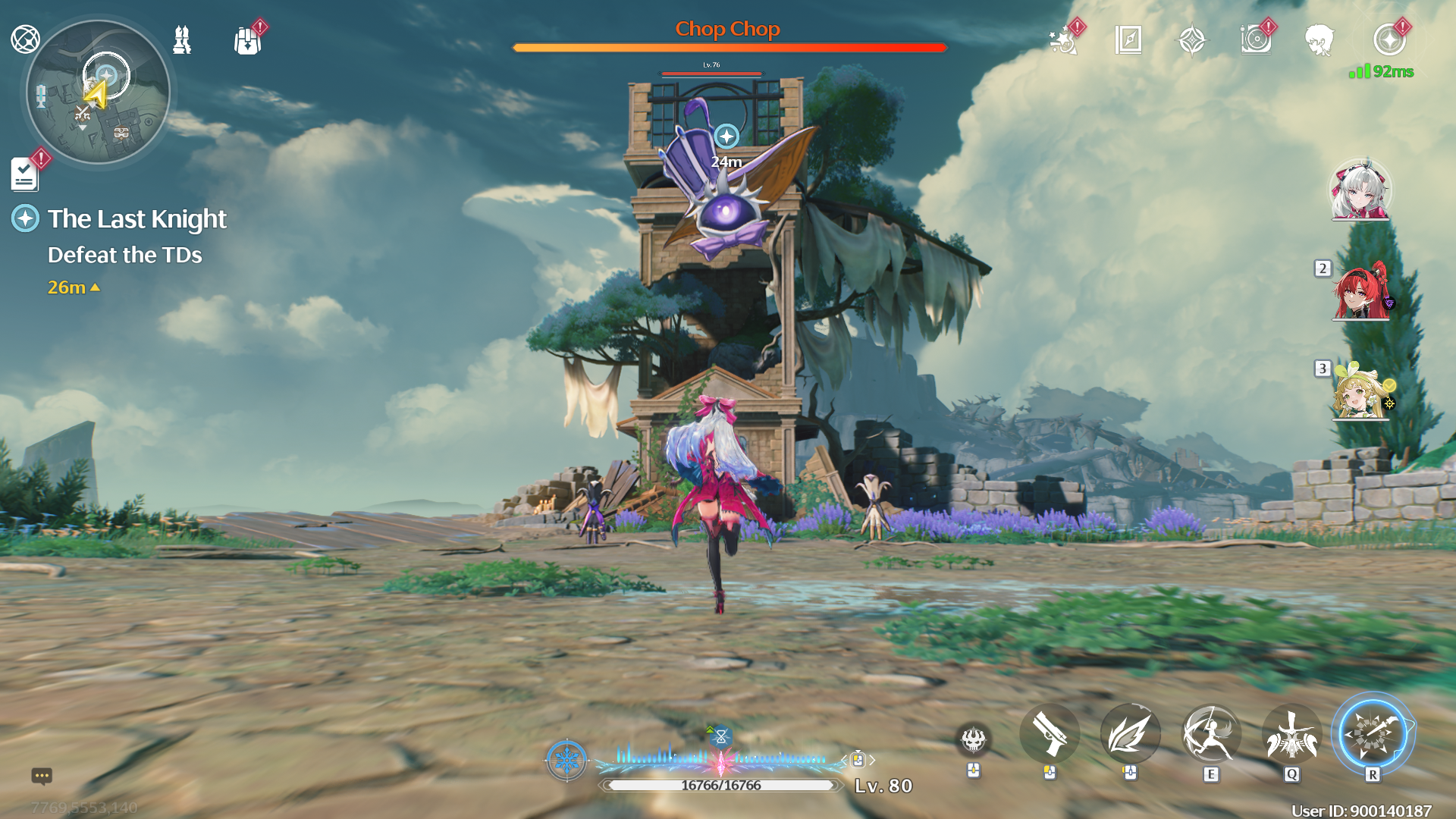Screen dimensions: 1456x819
Task: Activate the feather wing skill icon
Action: point(1130,733)
